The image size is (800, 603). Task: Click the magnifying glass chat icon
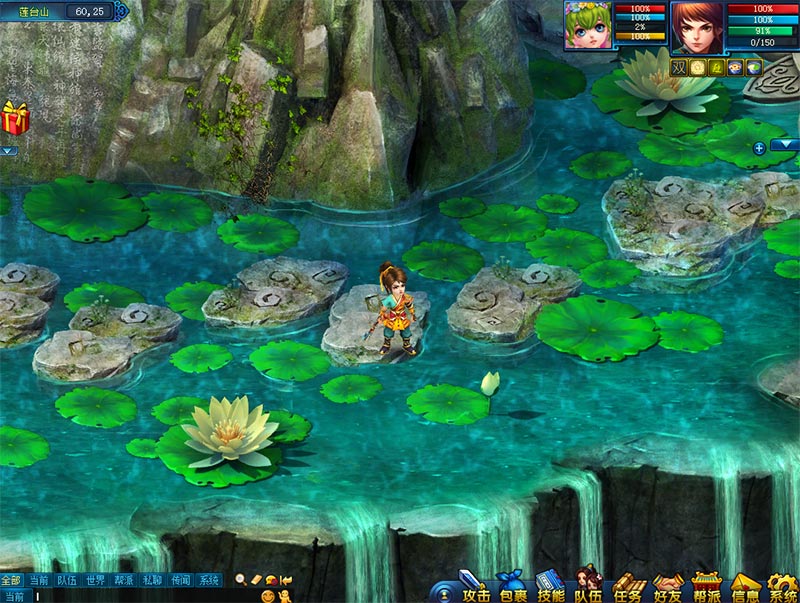pos(241,579)
